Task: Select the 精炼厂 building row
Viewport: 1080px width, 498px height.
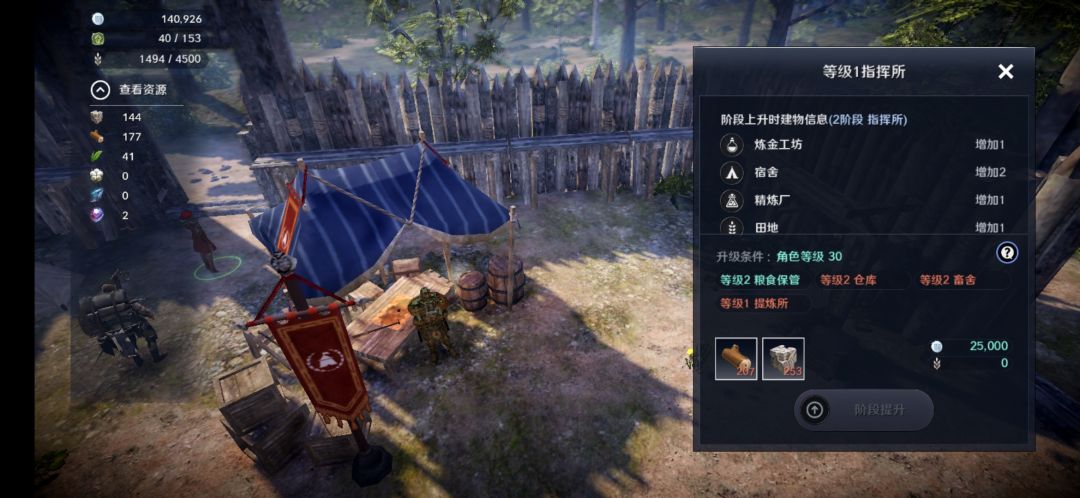Action: 862,200
